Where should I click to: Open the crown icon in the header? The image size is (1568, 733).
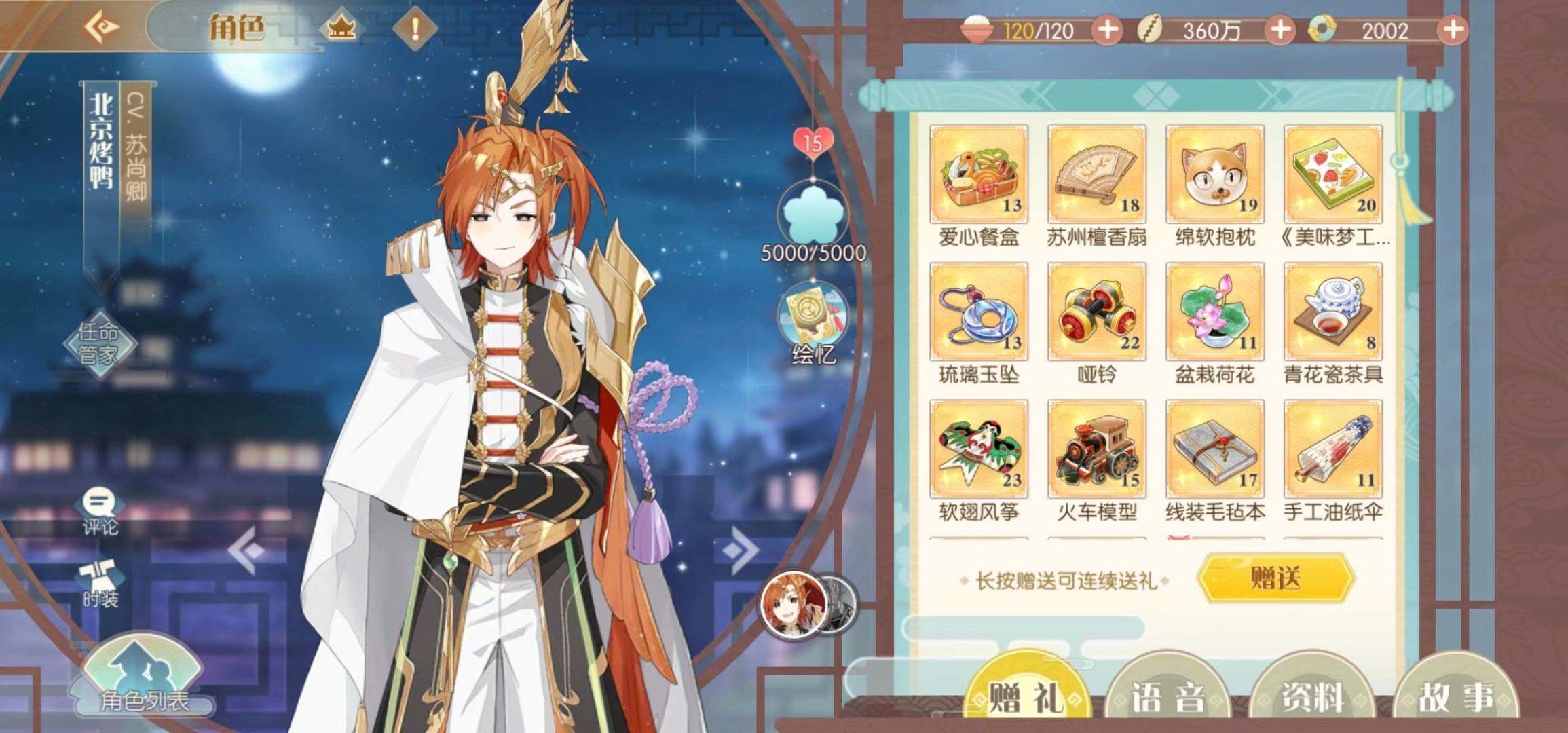pos(341,29)
